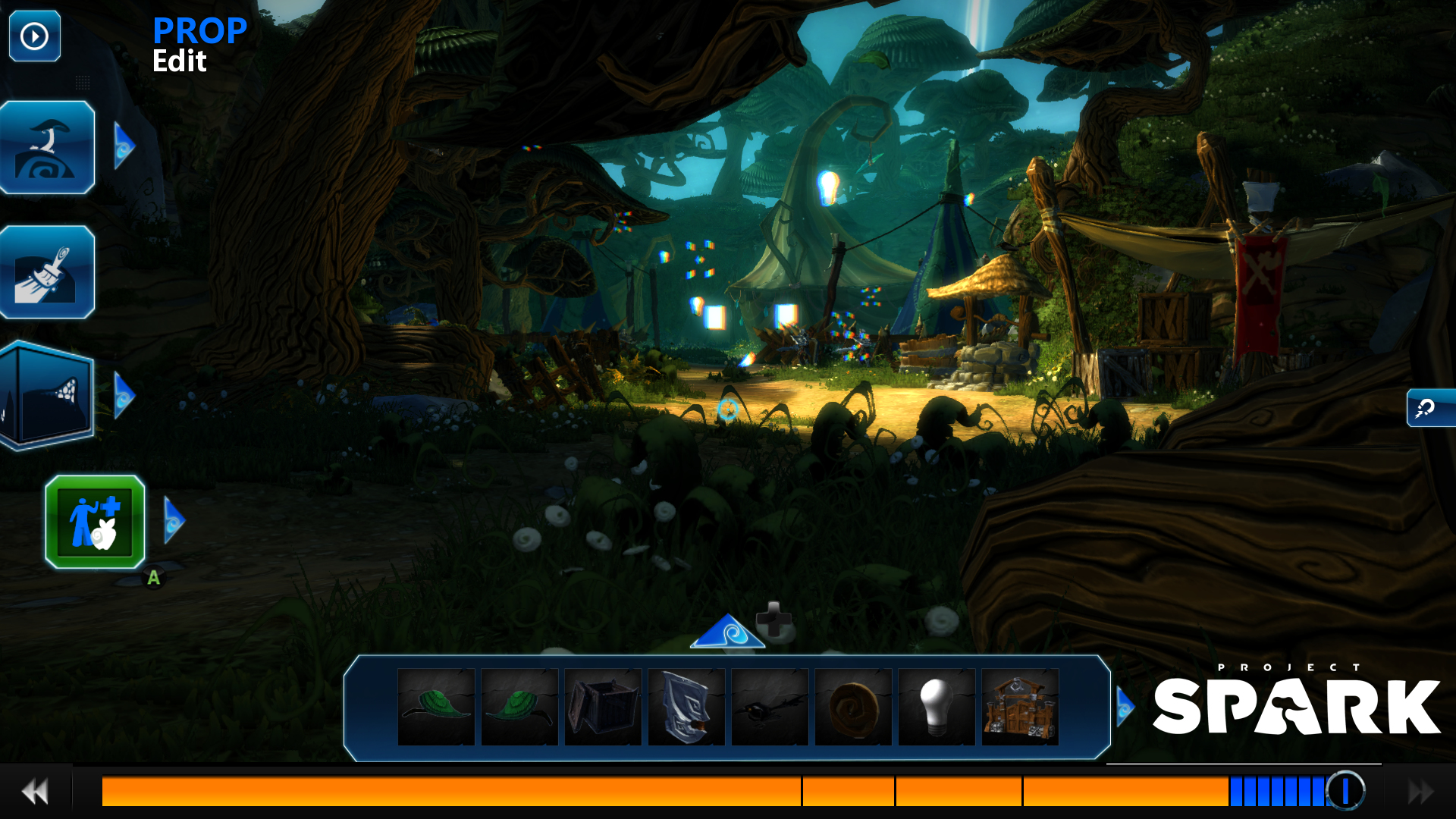Open the side tab on the right edge
Screen dimensions: 1456x819
1430,408
